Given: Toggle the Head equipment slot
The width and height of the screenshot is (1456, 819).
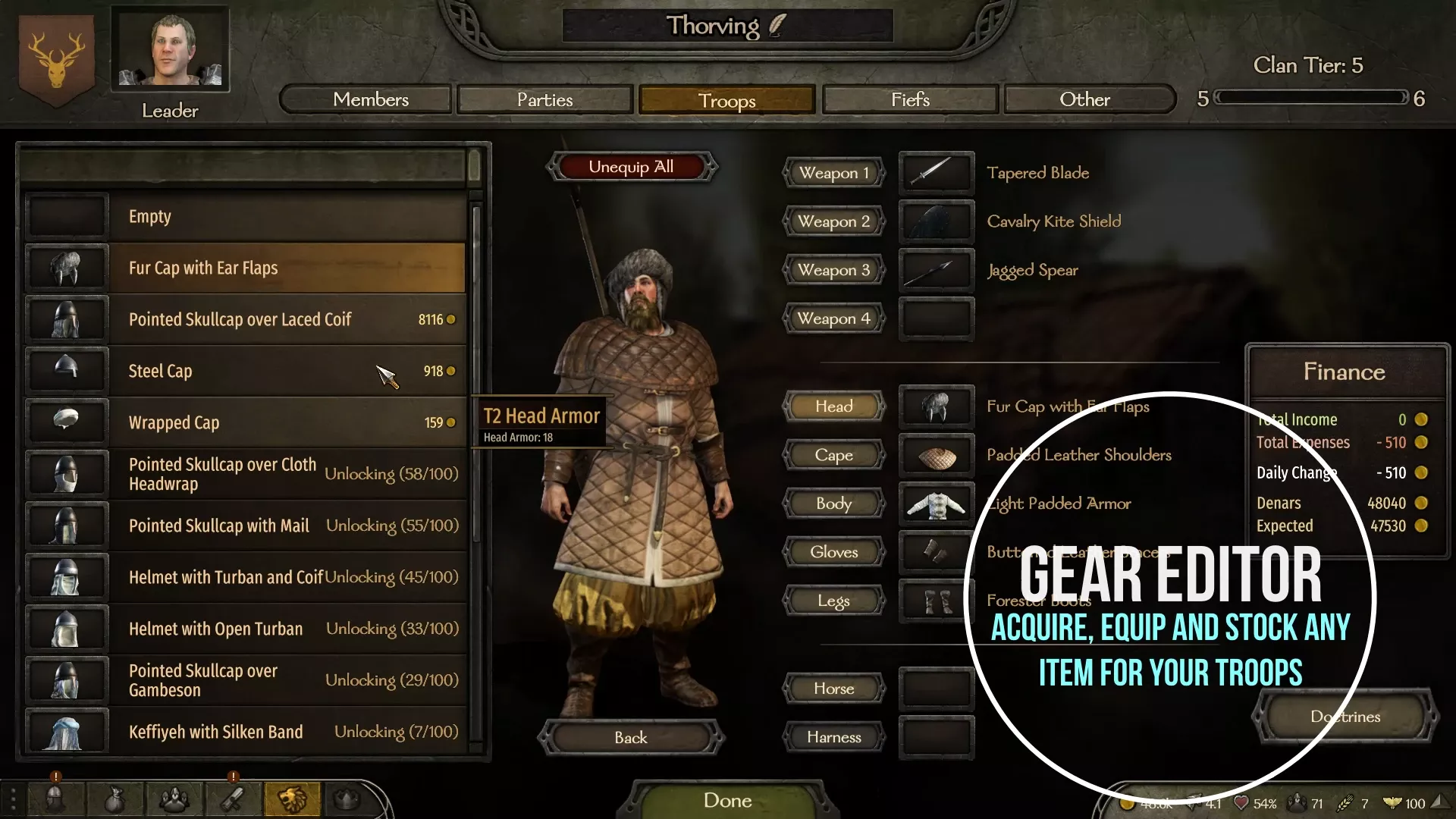Looking at the screenshot, I should click(x=833, y=406).
